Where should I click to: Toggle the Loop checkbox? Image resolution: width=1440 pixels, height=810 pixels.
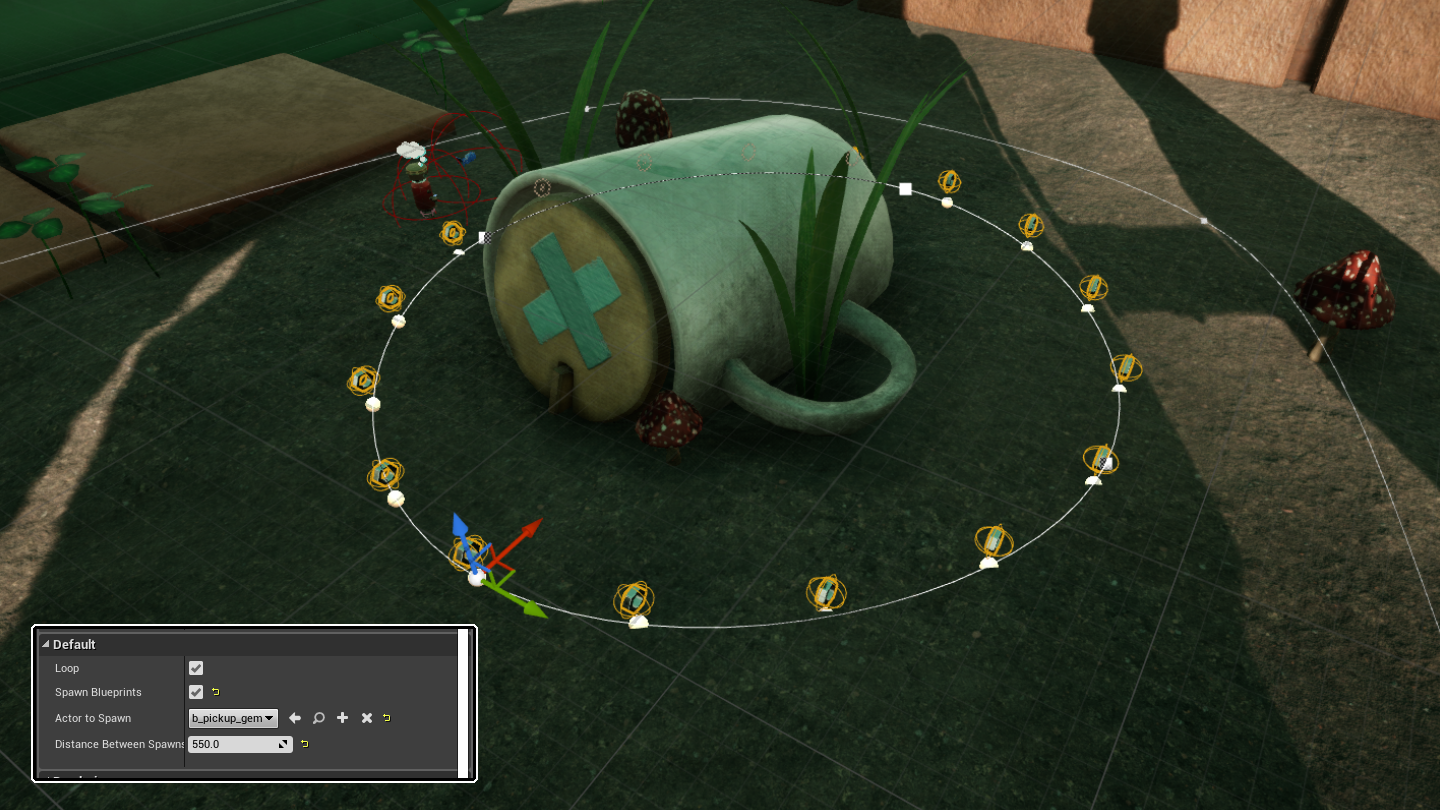(196, 668)
